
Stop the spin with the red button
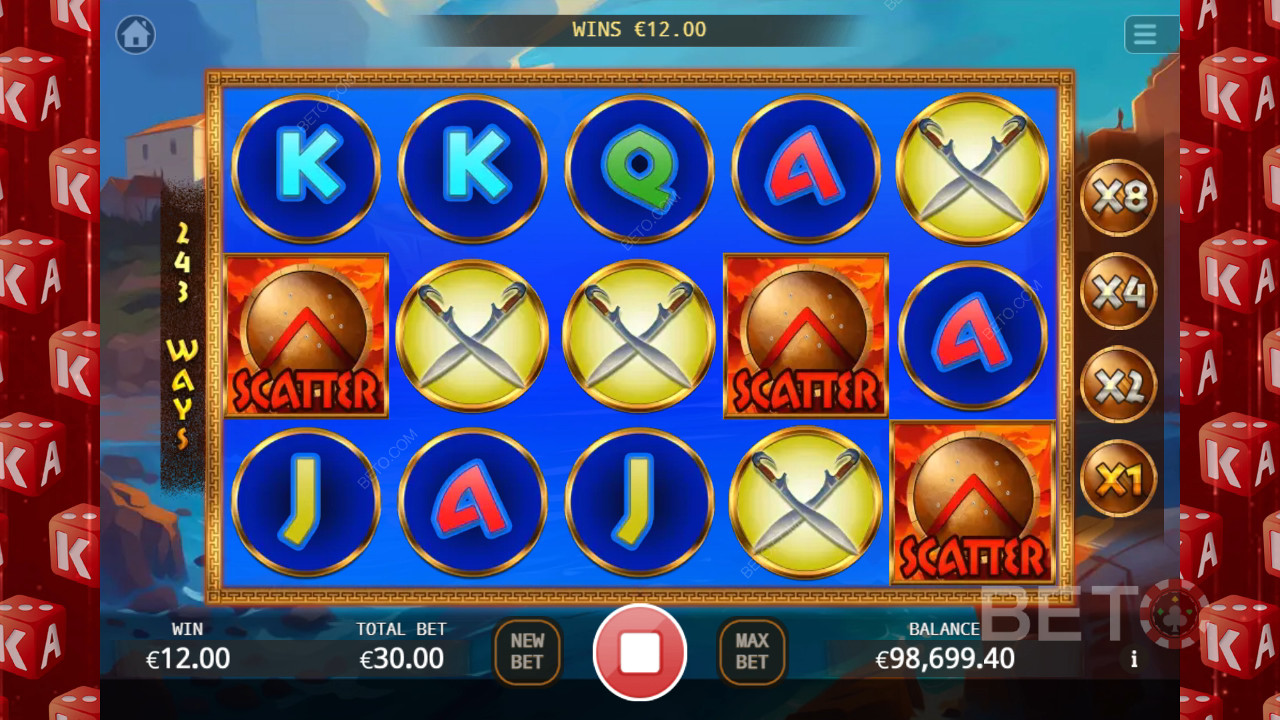pos(640,652)
